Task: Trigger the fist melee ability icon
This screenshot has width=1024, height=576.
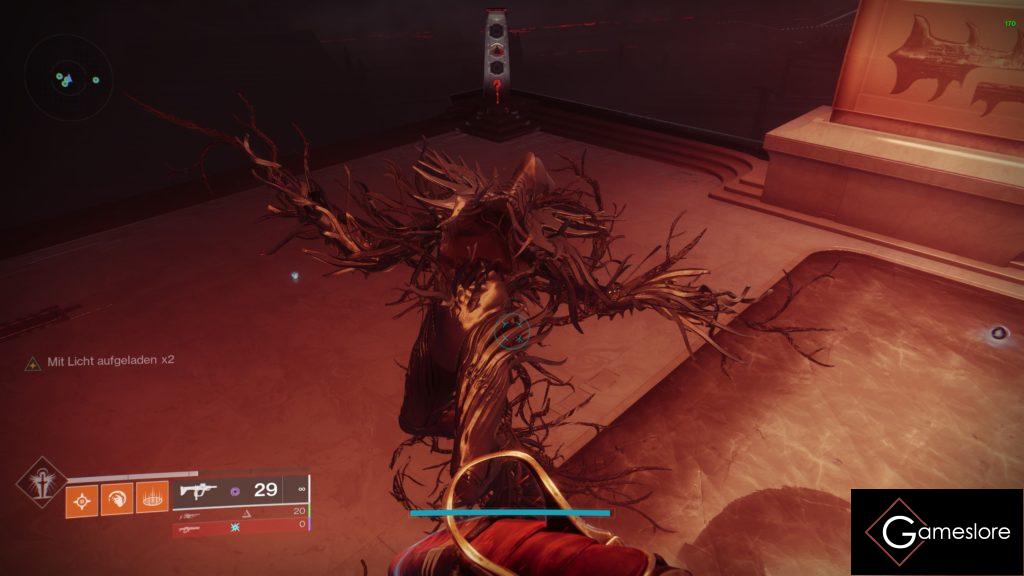Action: [117, 498]
